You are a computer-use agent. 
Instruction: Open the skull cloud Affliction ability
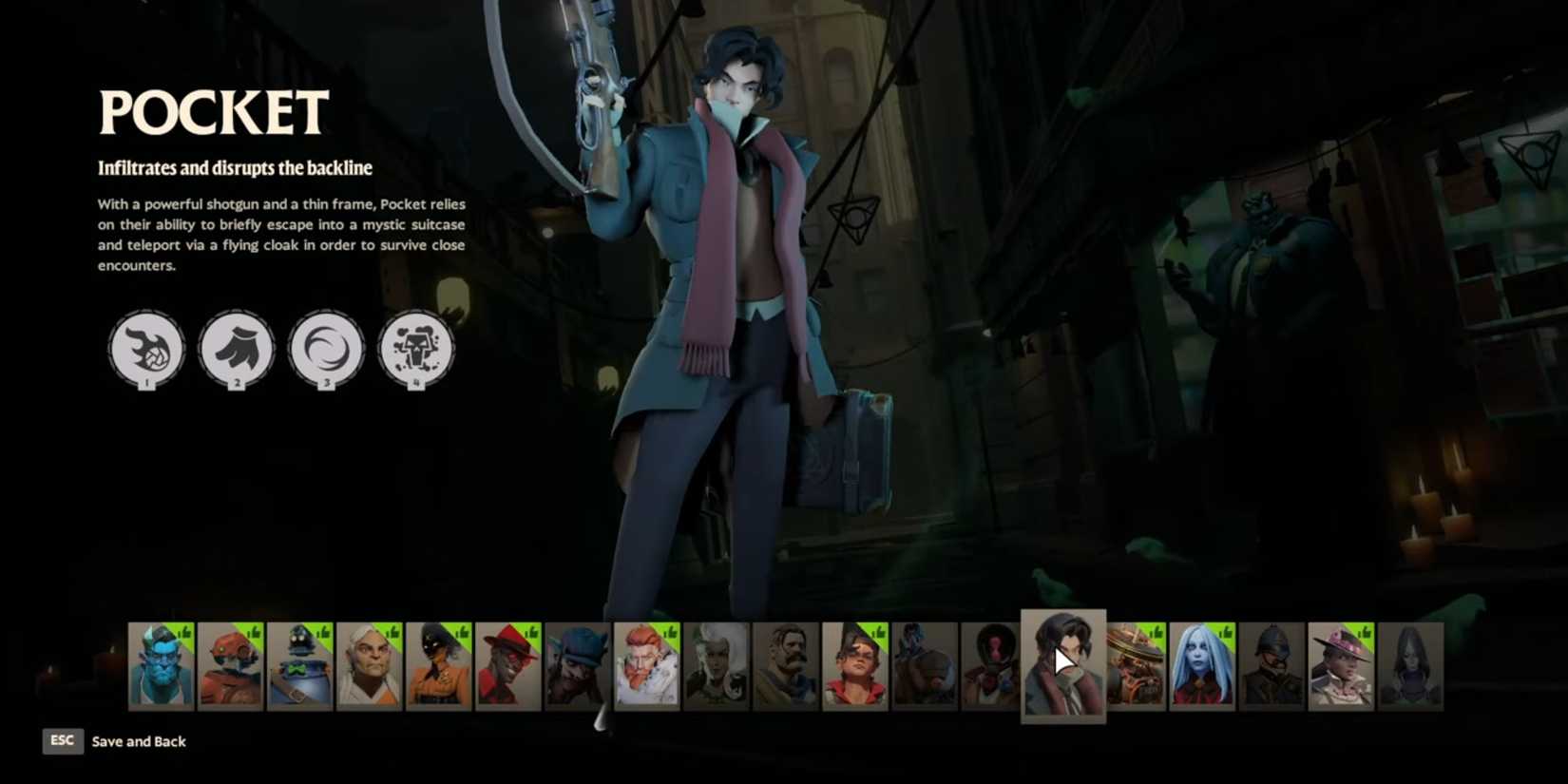415,349
